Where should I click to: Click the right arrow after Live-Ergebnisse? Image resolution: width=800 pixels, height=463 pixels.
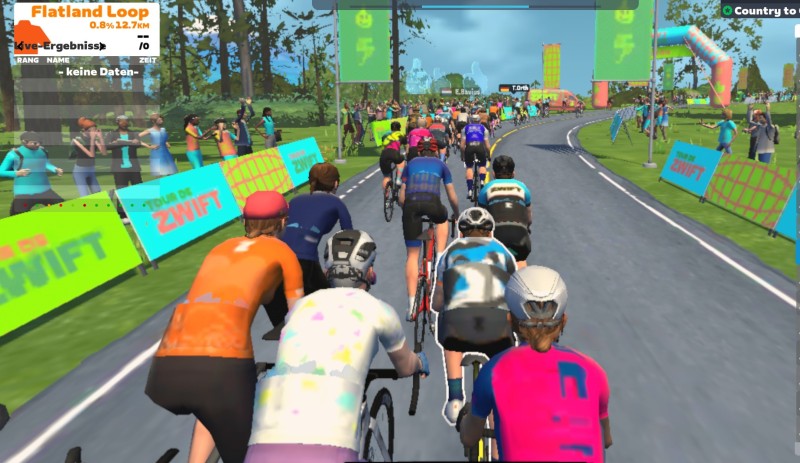coord(104,46)
